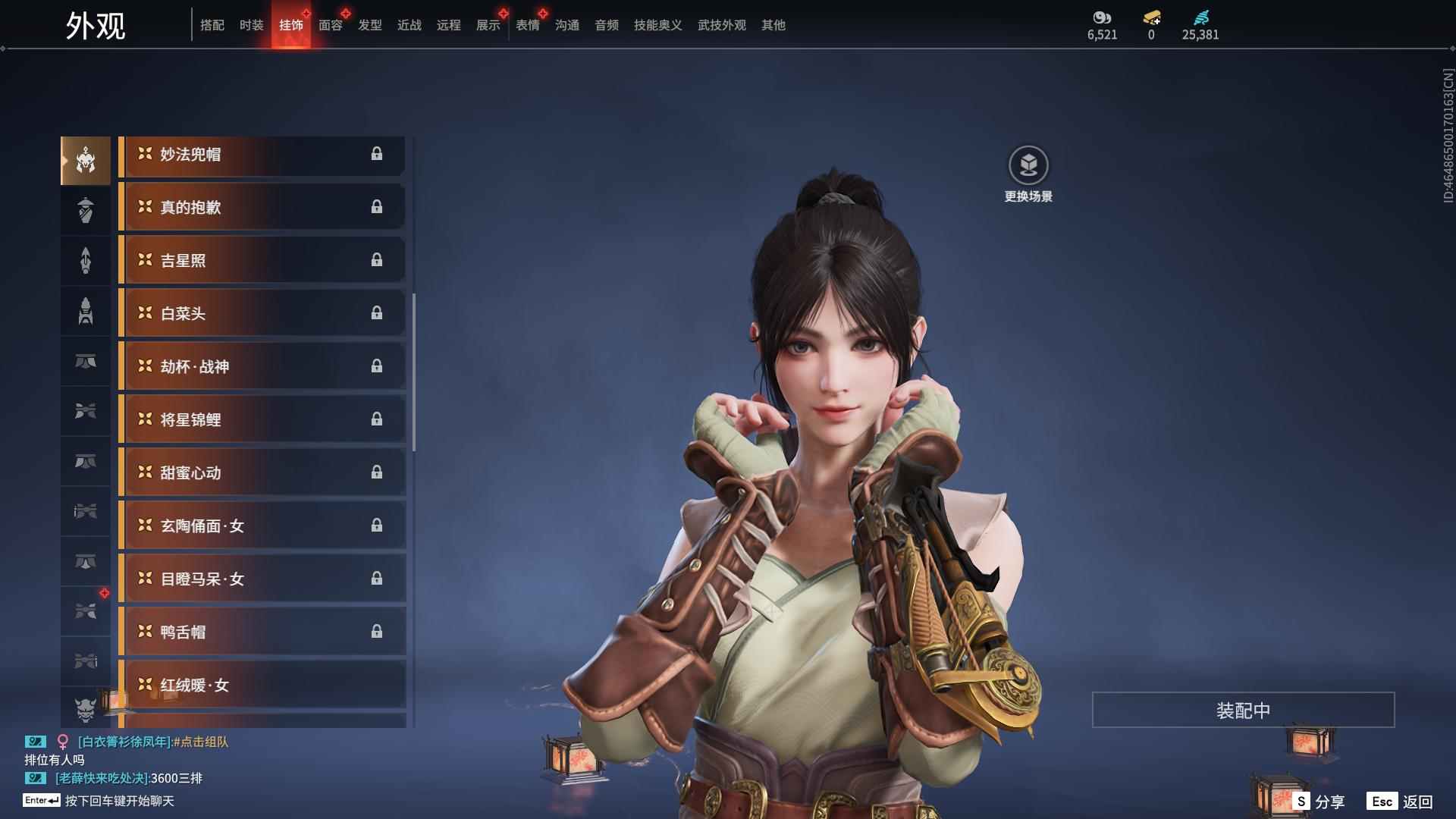
Task: Select the 面容 tab
Action: pyautogui.click(x=330, y=25)
